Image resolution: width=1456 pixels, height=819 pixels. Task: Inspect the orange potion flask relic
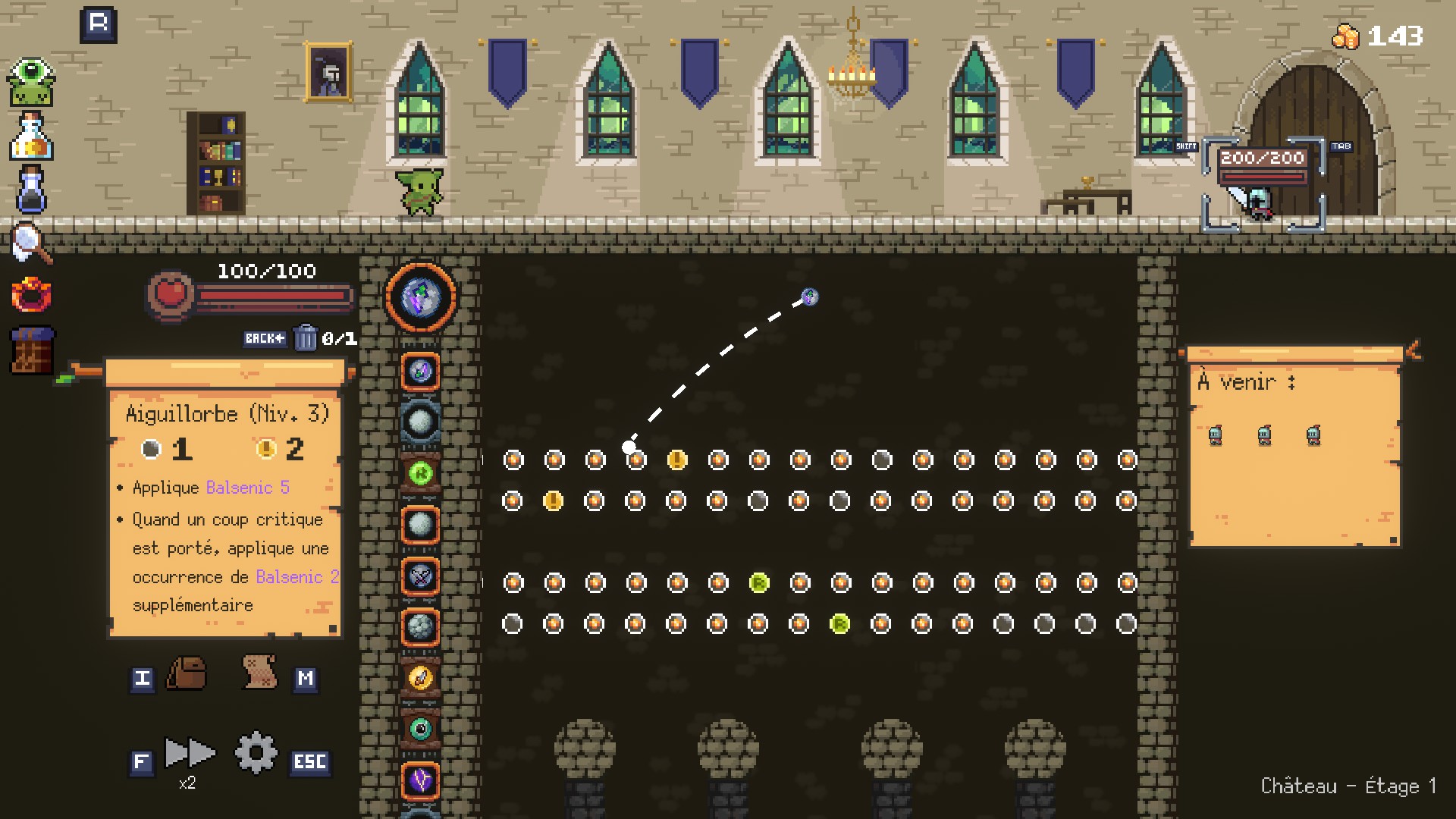point(31,136)
